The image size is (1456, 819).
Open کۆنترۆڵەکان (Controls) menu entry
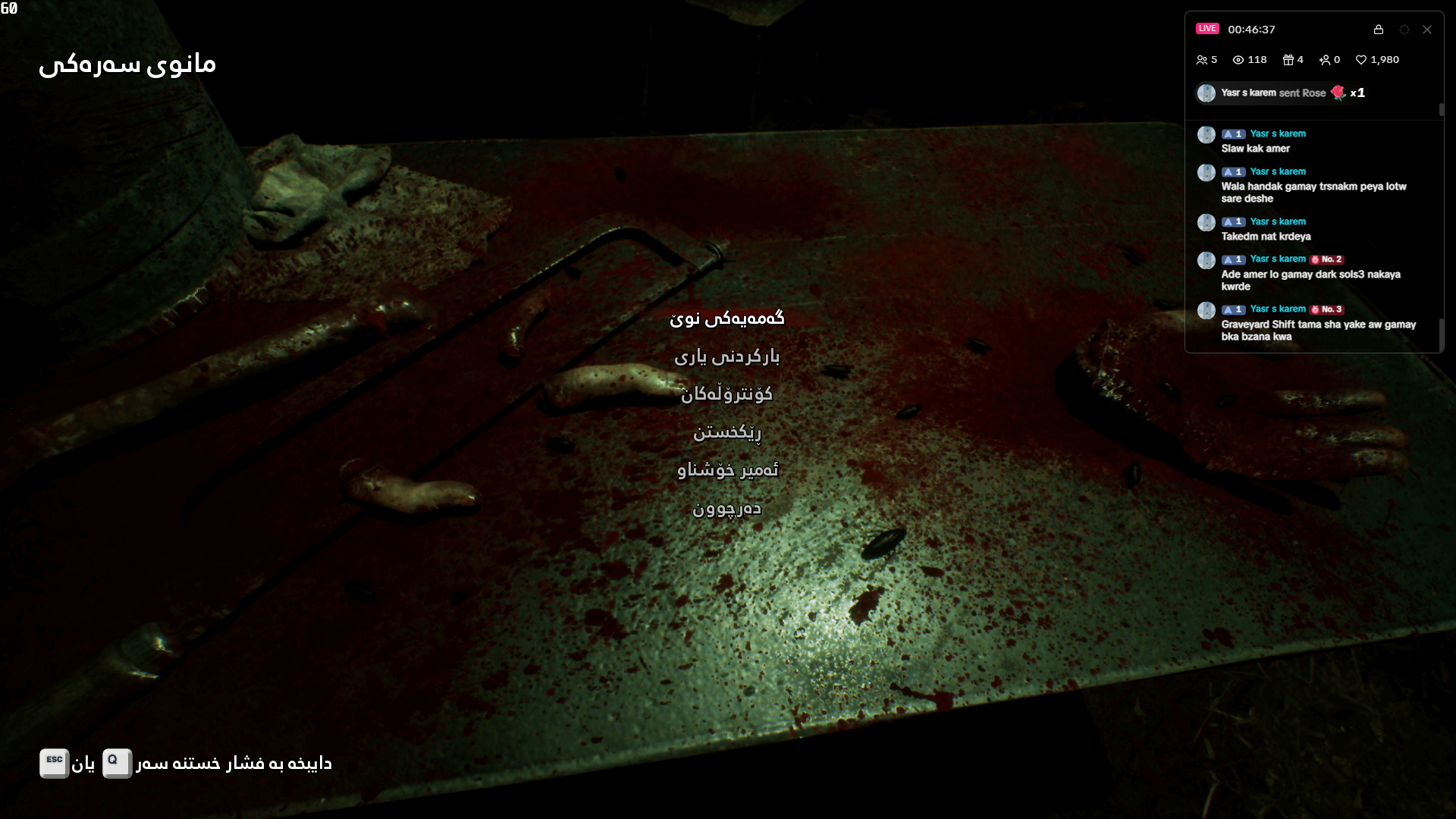pyautogui.click(x=728, y=394)
